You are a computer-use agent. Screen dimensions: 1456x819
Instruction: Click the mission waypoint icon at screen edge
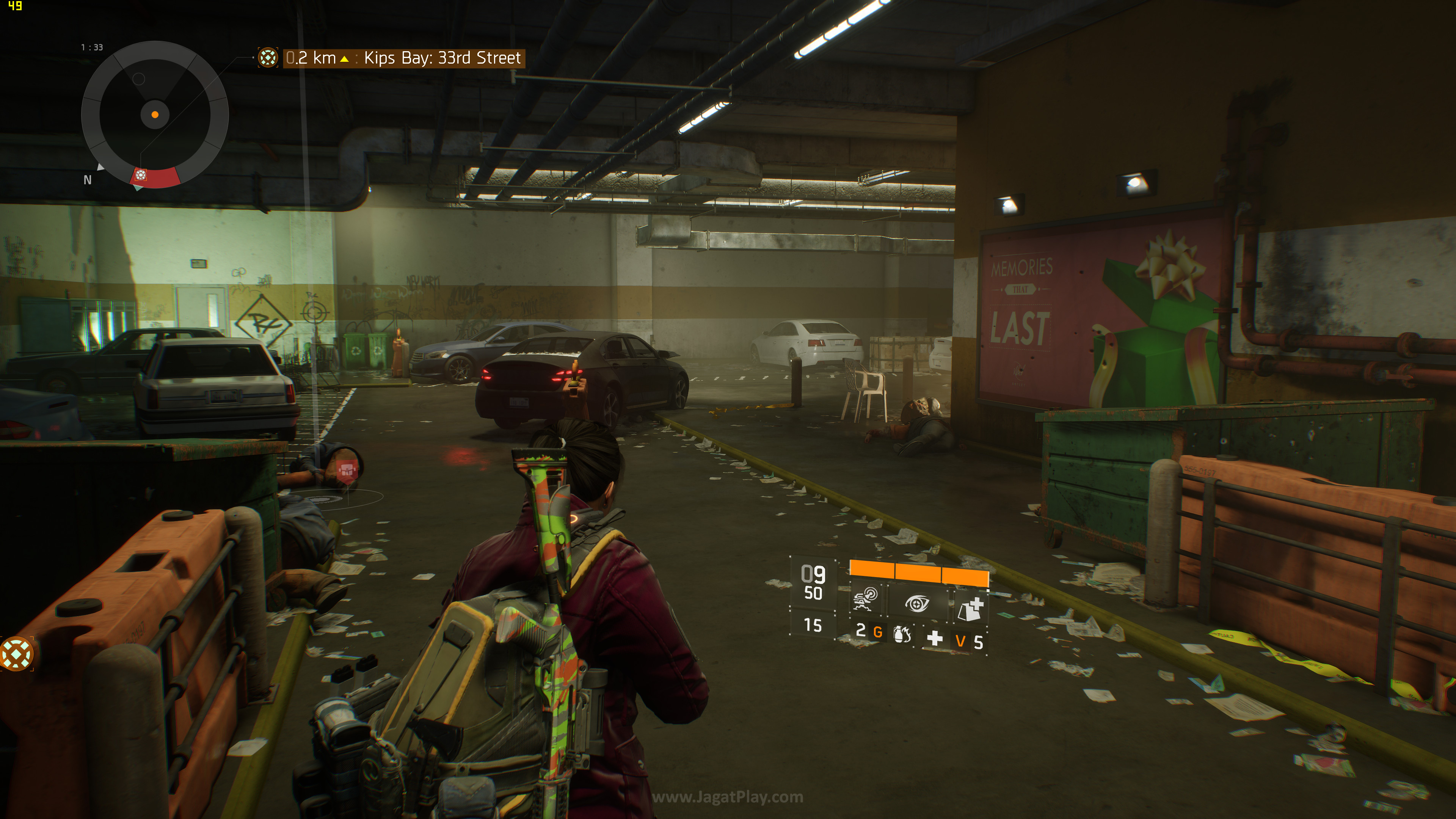(16, 654)
